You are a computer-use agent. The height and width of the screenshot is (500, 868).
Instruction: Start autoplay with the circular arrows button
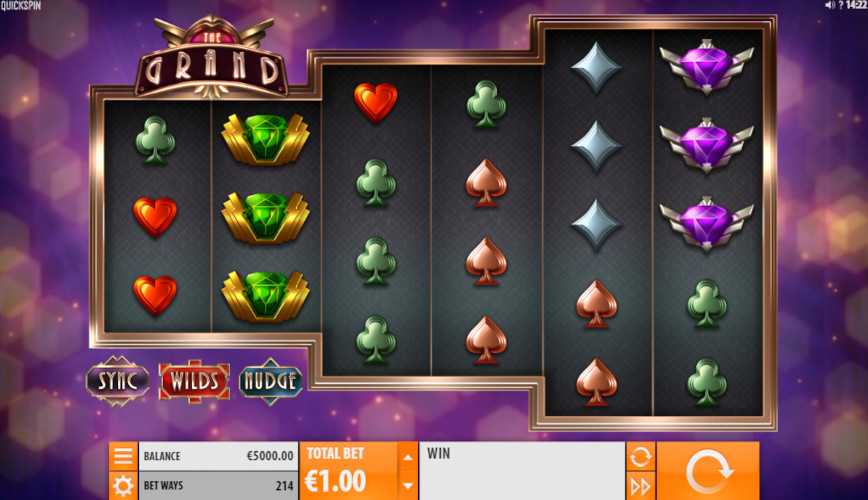640,457
